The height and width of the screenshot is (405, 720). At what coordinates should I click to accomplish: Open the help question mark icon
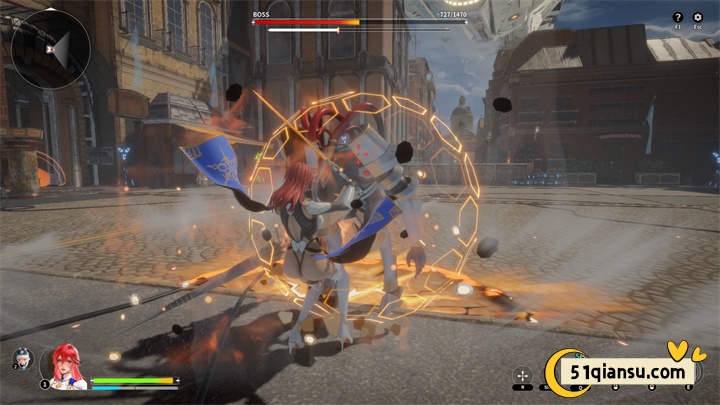coord(678,17)
